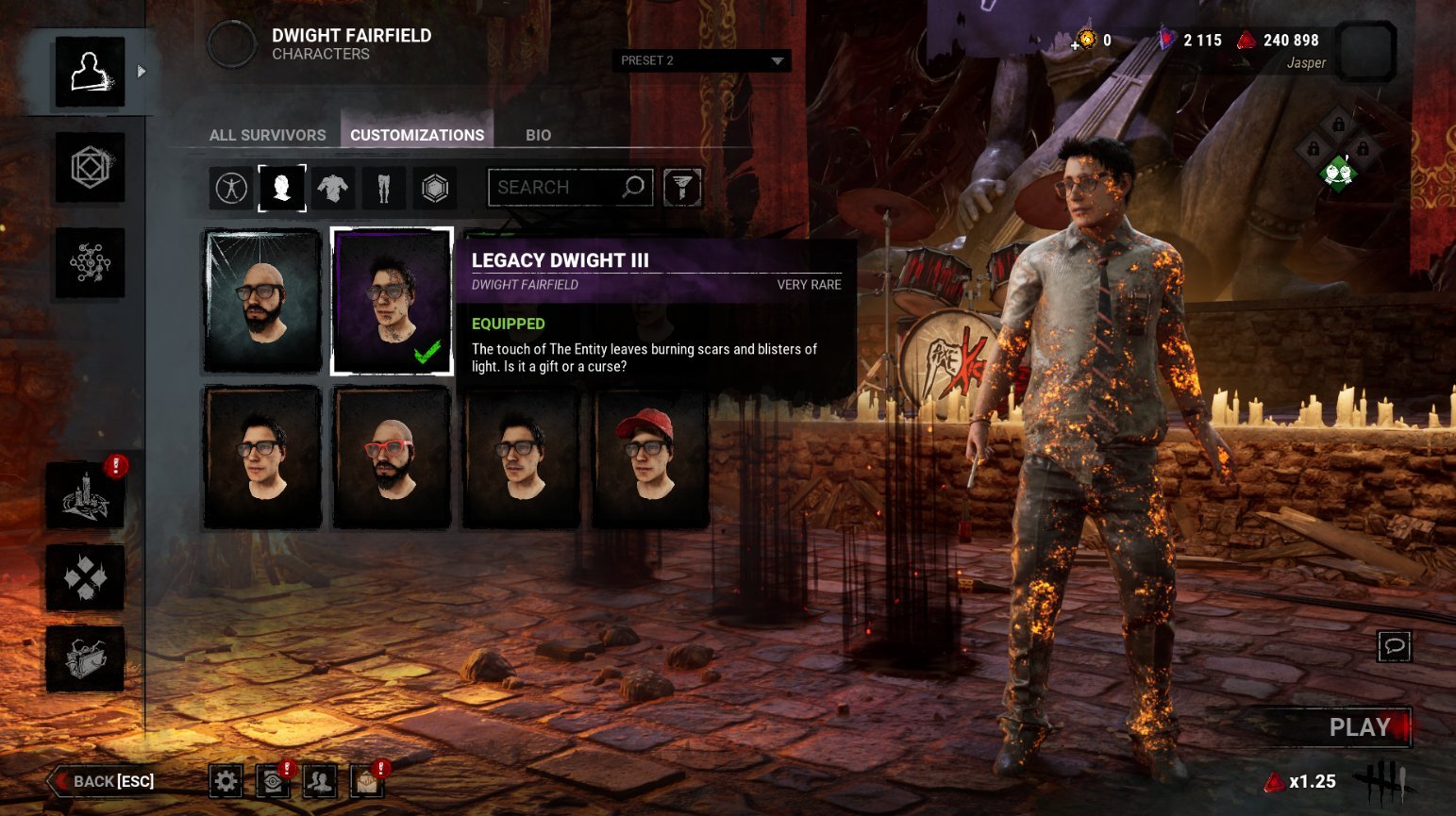The width and height of the screenshot is (1456, 816).
Task: Choose the red glasses bearded head
Action: click(x=392, y=458)
